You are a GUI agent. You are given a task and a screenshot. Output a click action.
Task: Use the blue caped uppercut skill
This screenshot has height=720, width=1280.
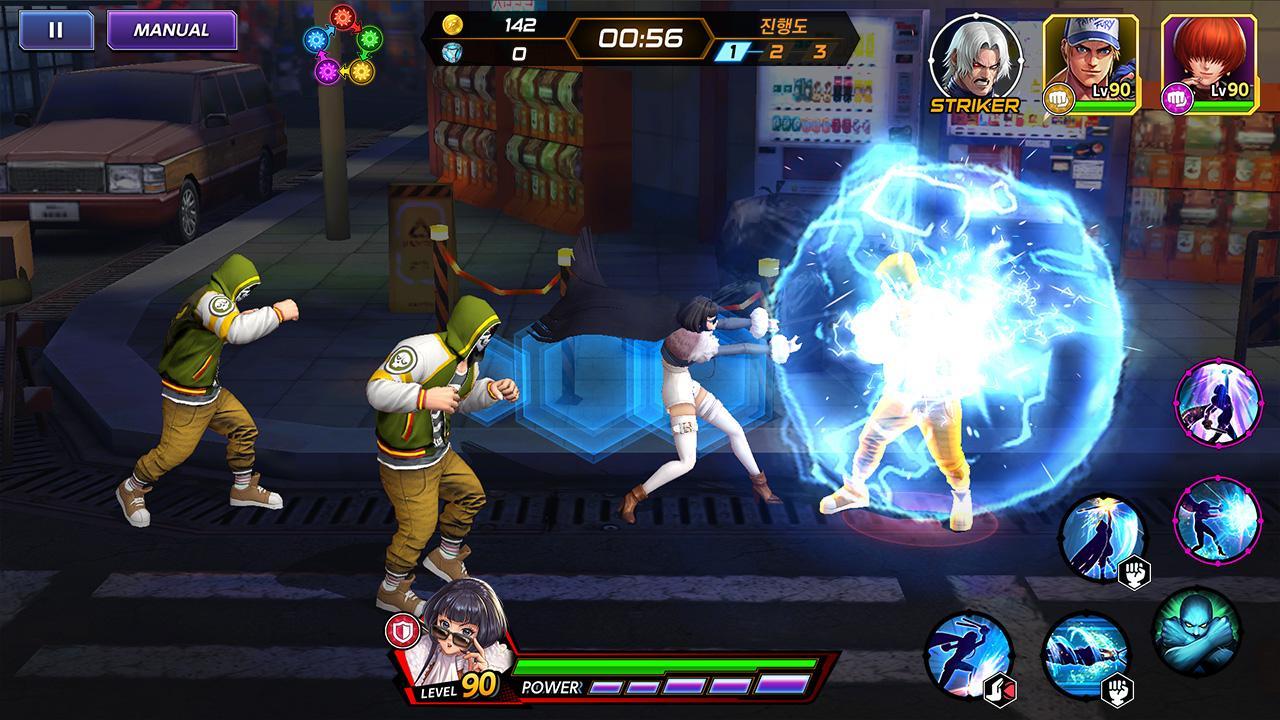pos(1102,538)
